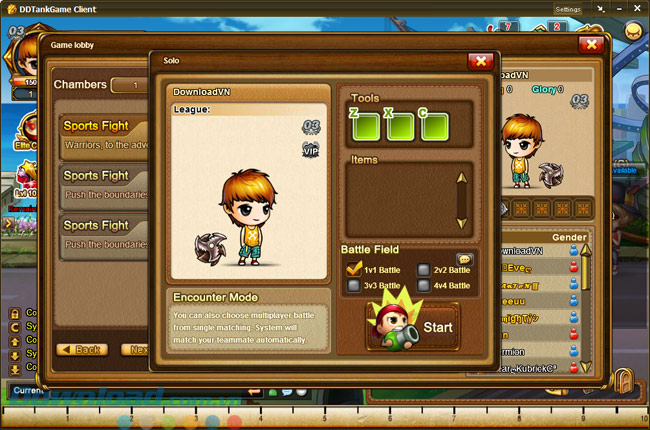Select the 4v4 Battle mode
650x430 pixels.
[424, 285]
